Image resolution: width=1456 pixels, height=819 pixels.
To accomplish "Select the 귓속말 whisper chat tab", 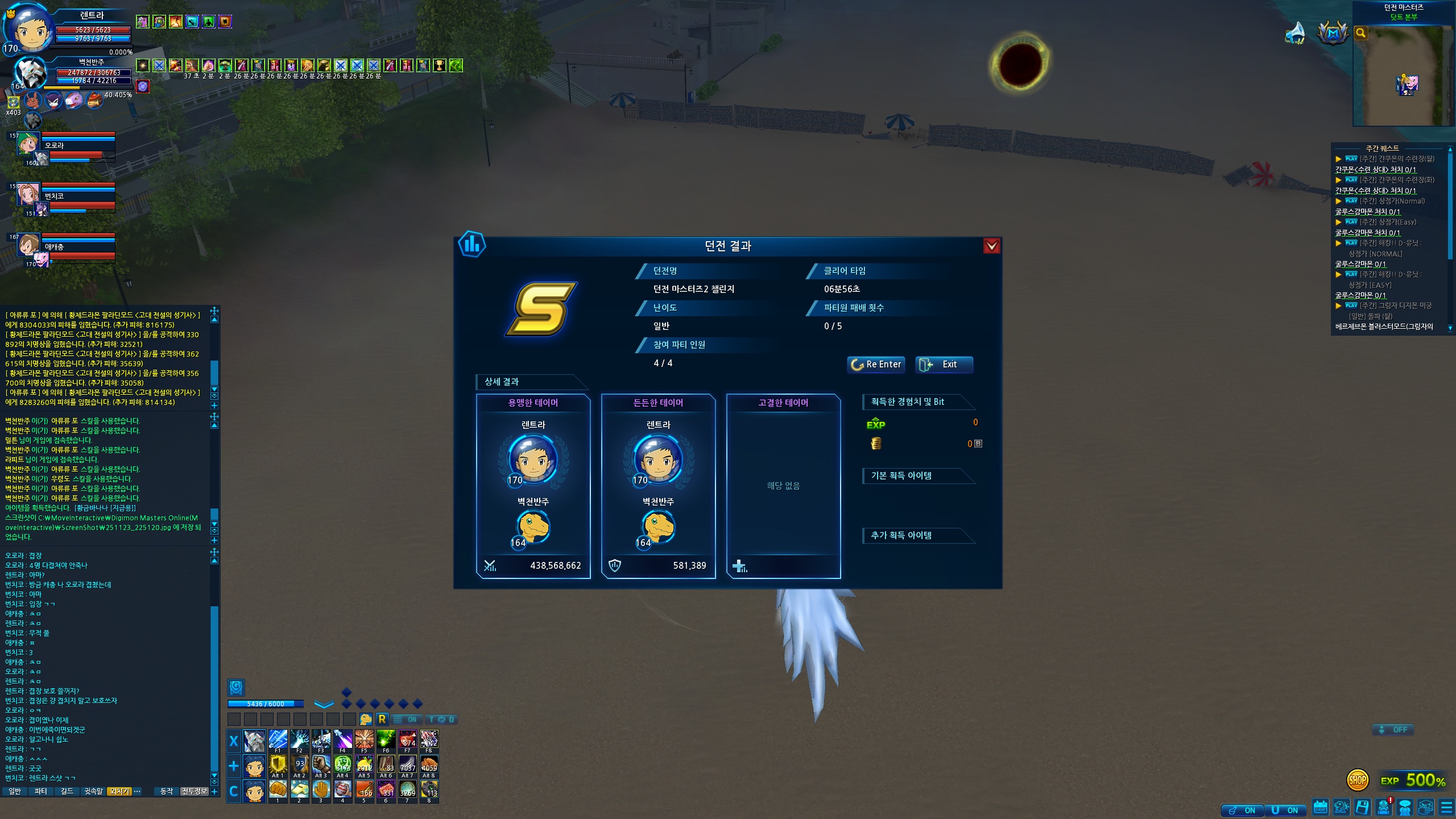I will (x=93, y=791).
